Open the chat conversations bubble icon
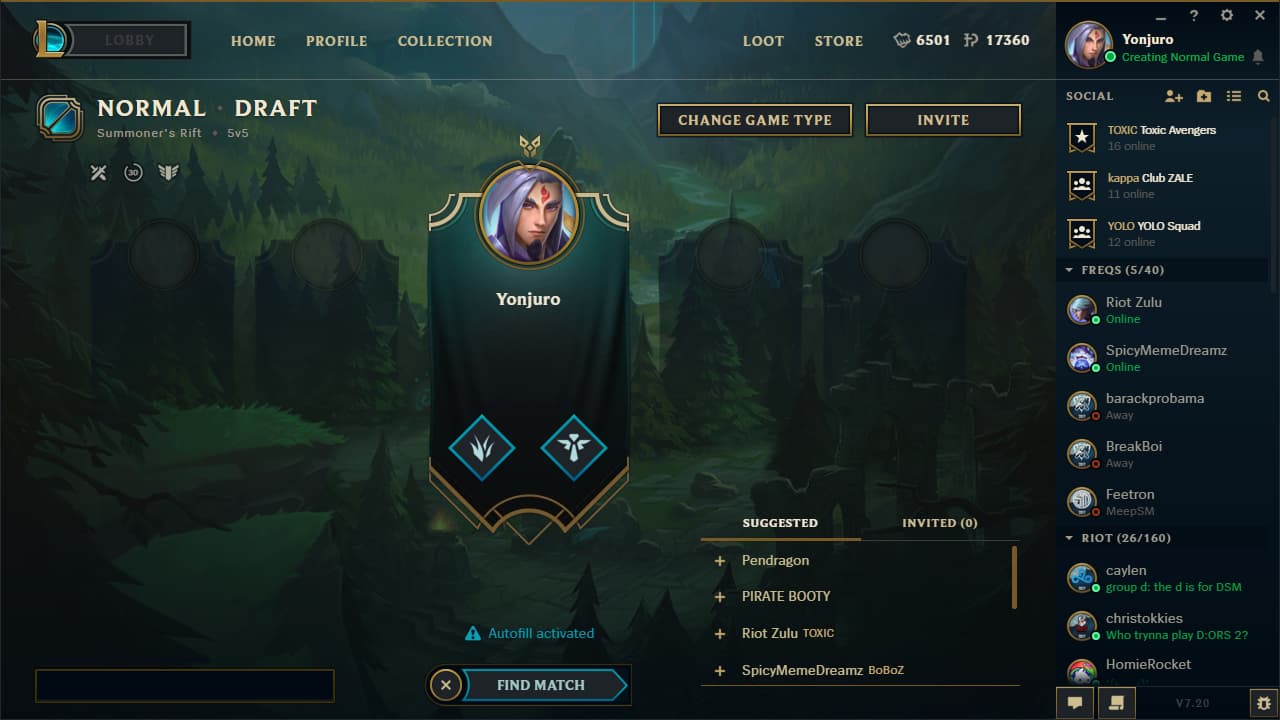 pos(1074,702)
